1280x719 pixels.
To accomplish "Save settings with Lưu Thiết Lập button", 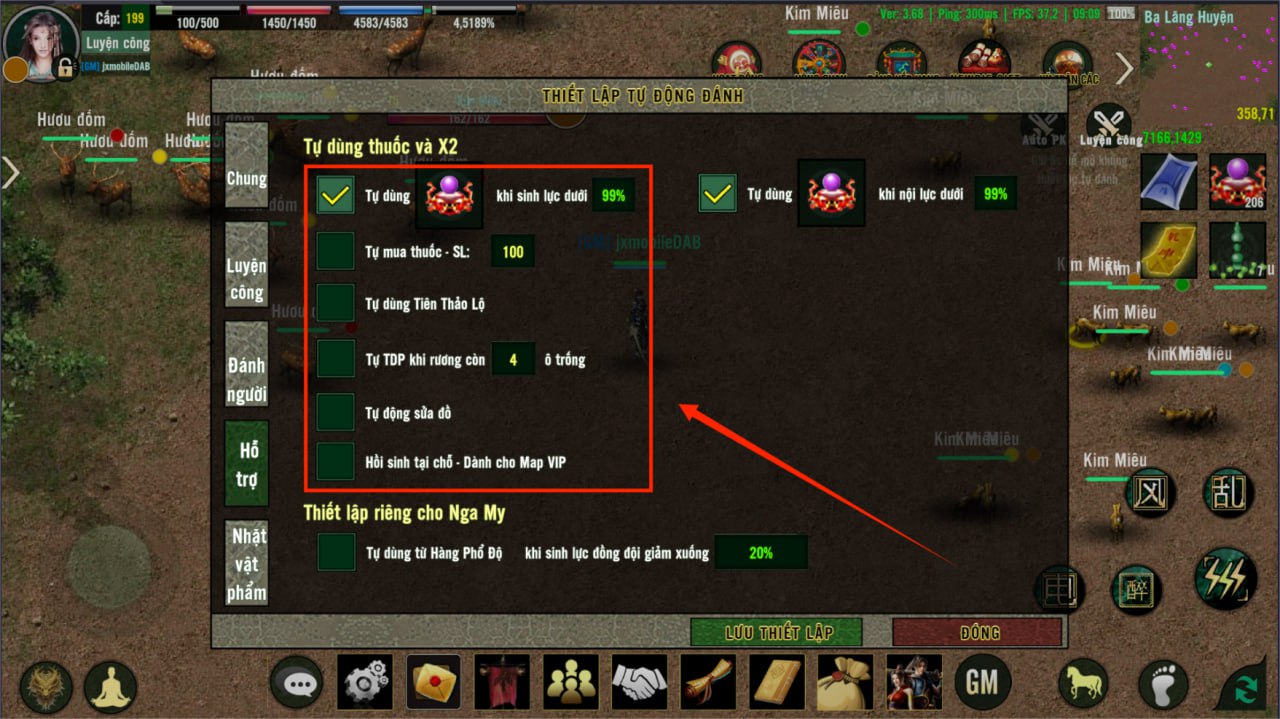I will (x=777, y=632).
